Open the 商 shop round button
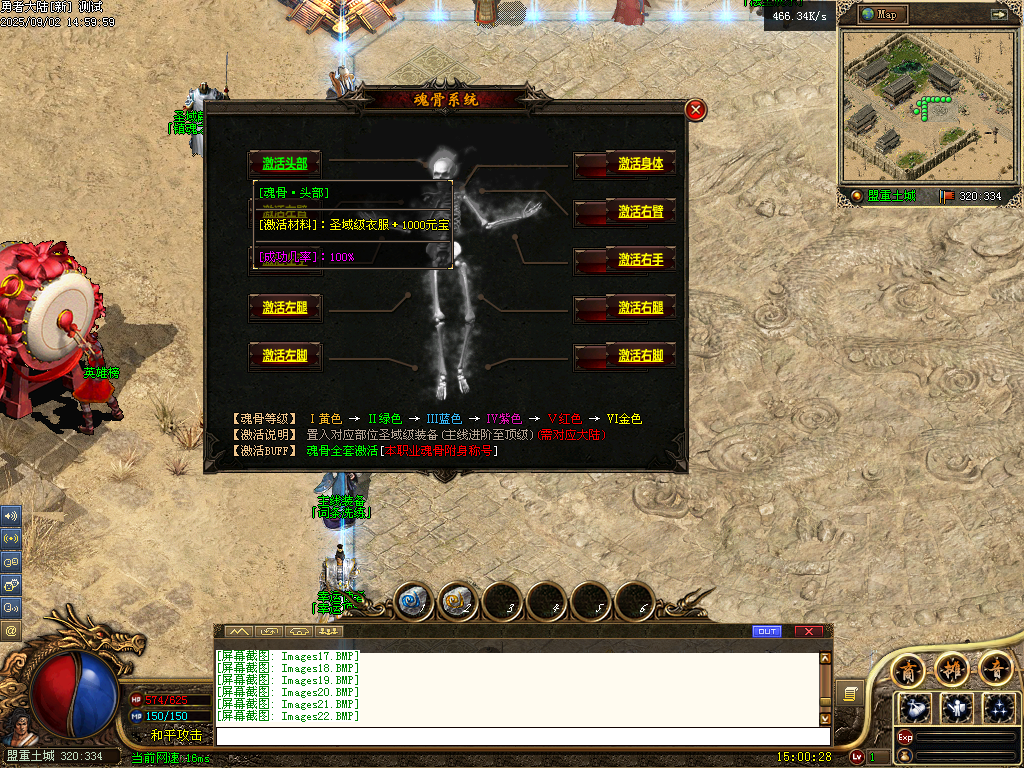Viewport: 1024px width, 768px height. click(908, 668)
